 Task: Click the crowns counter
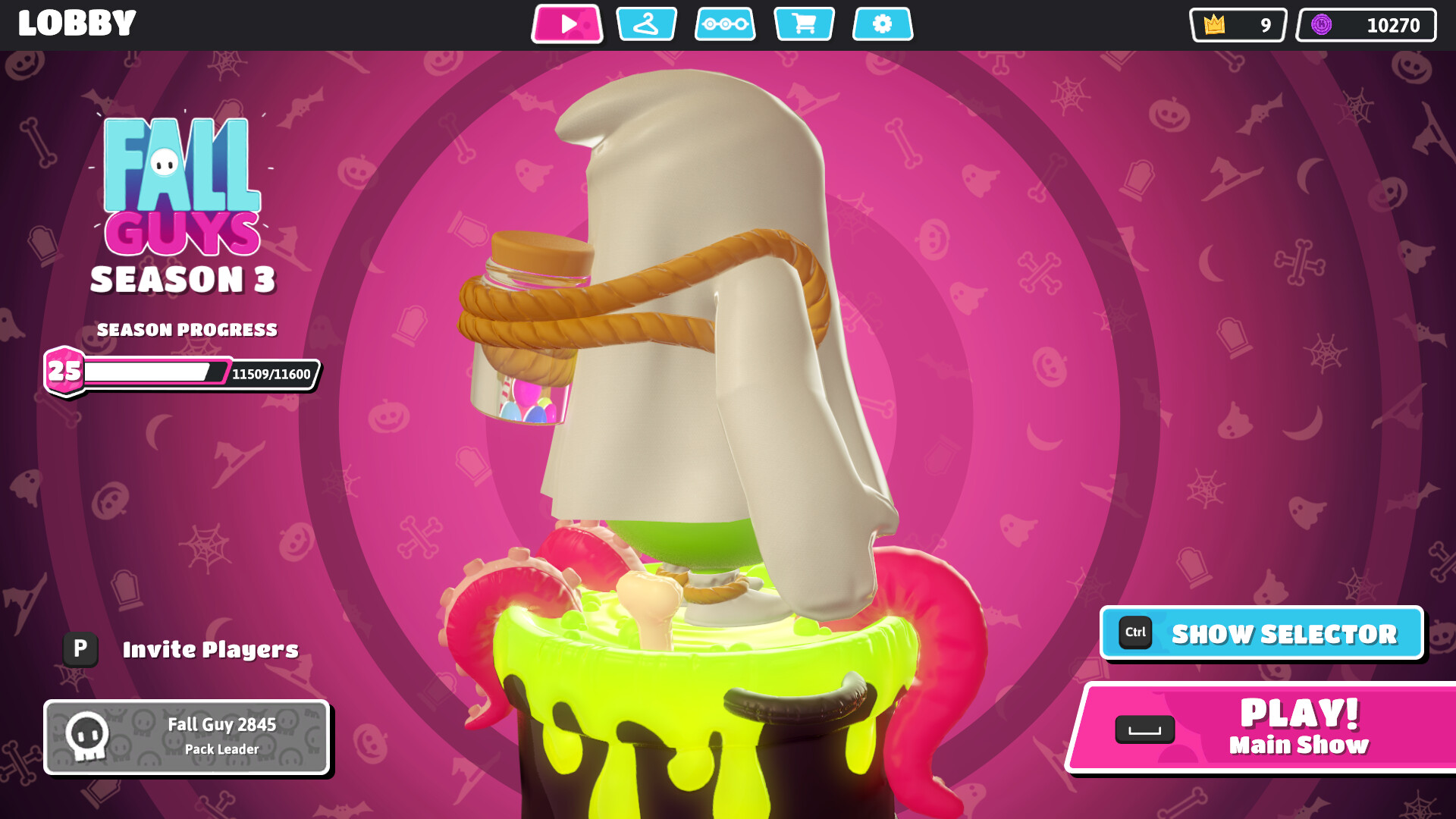pyautogui.click(x=1238, y=25)
